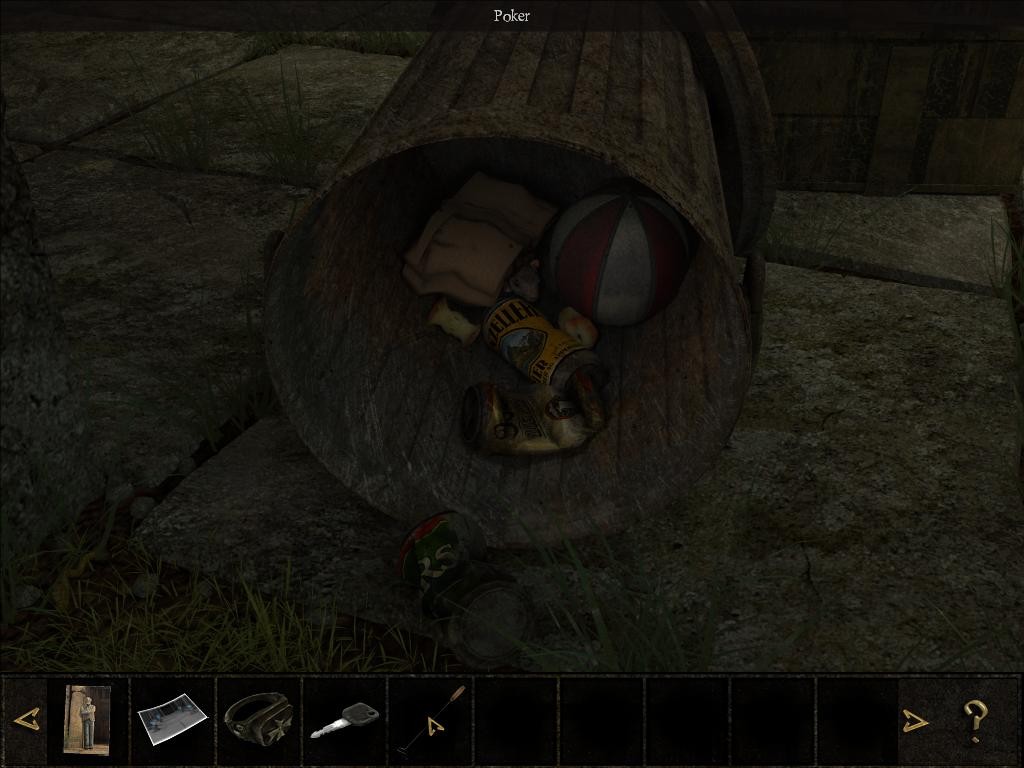
Task: Pick the tilted photograph from inventory
Action: tap(172, 720)
